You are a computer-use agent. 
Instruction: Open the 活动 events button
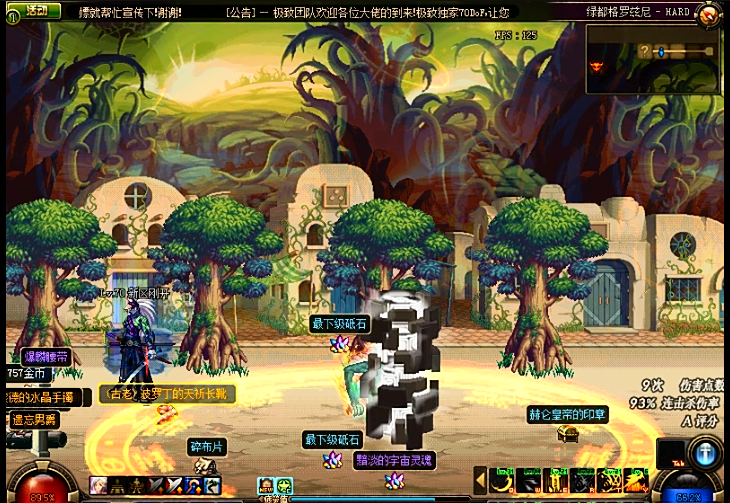tap(38, 10)
